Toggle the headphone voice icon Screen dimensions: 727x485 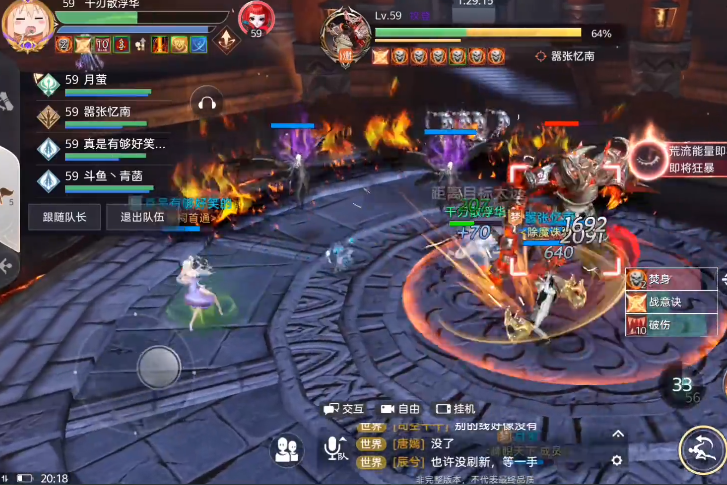coord(208,101)
